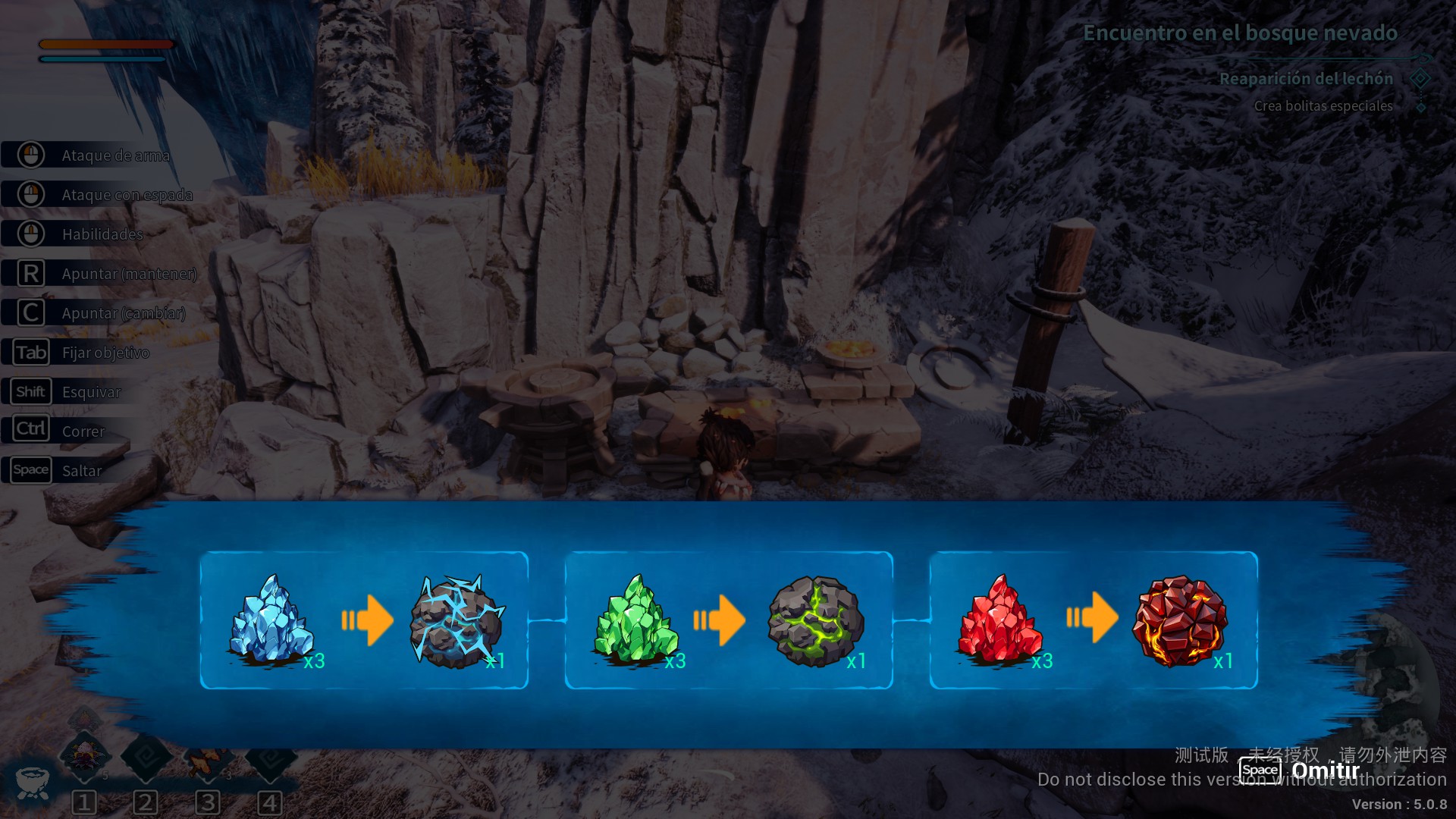
Task: Pick the green glowing cracked rock ball
Action: [815, 622]
